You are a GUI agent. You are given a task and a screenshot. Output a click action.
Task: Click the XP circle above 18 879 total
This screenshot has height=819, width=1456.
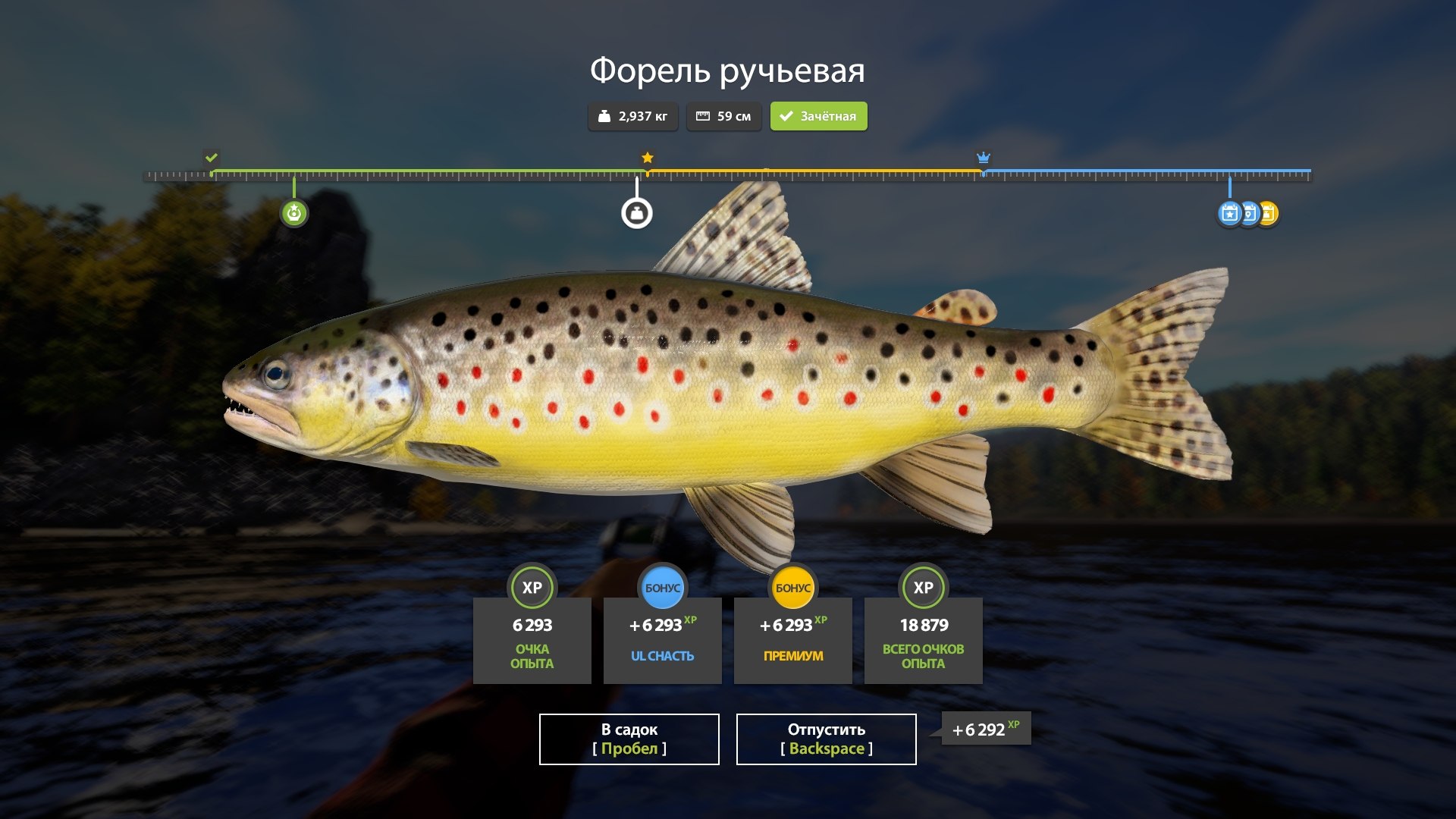click(923, 587)
